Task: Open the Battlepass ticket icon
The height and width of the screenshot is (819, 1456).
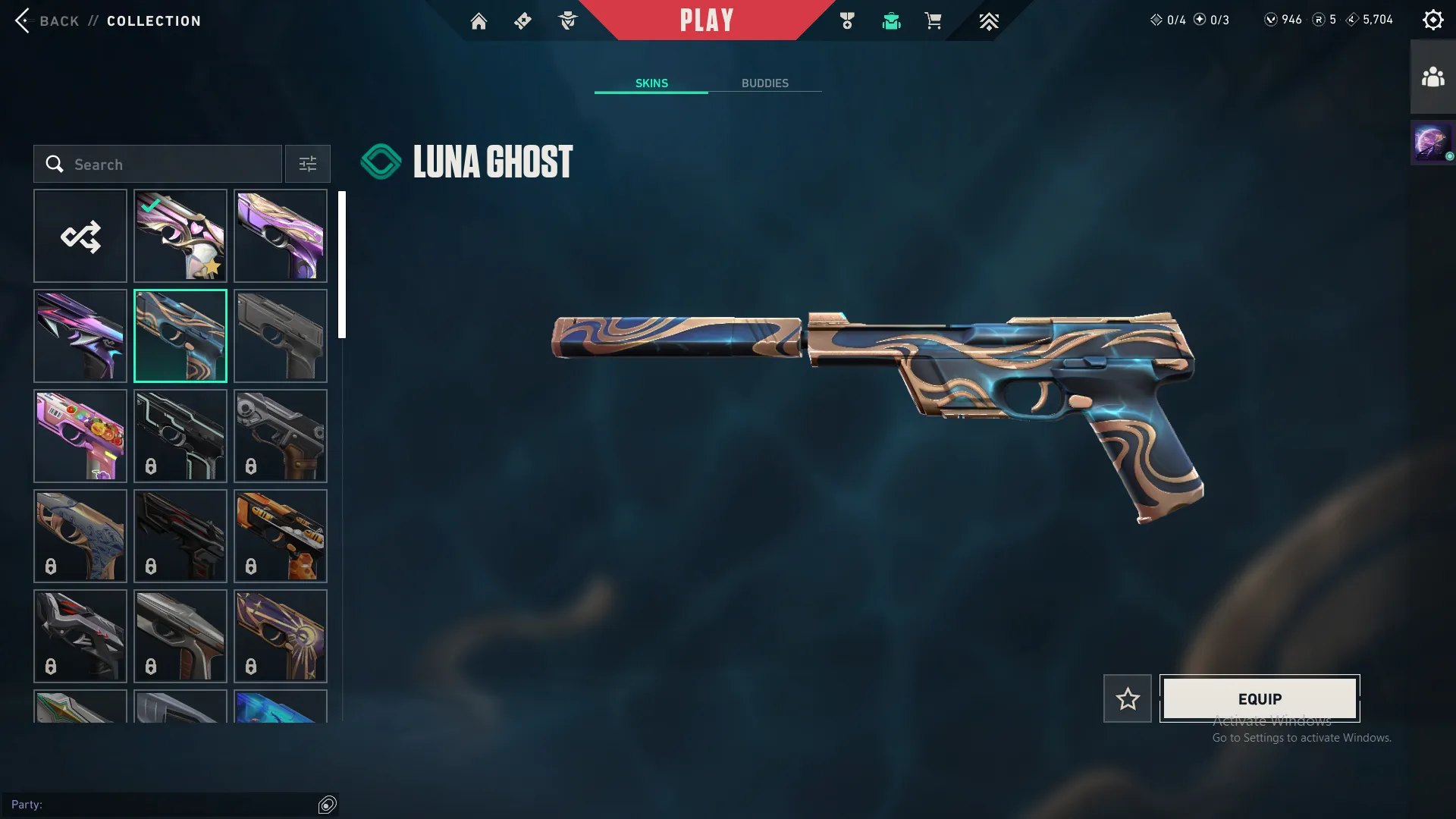Action: click(x=522, y=20)
